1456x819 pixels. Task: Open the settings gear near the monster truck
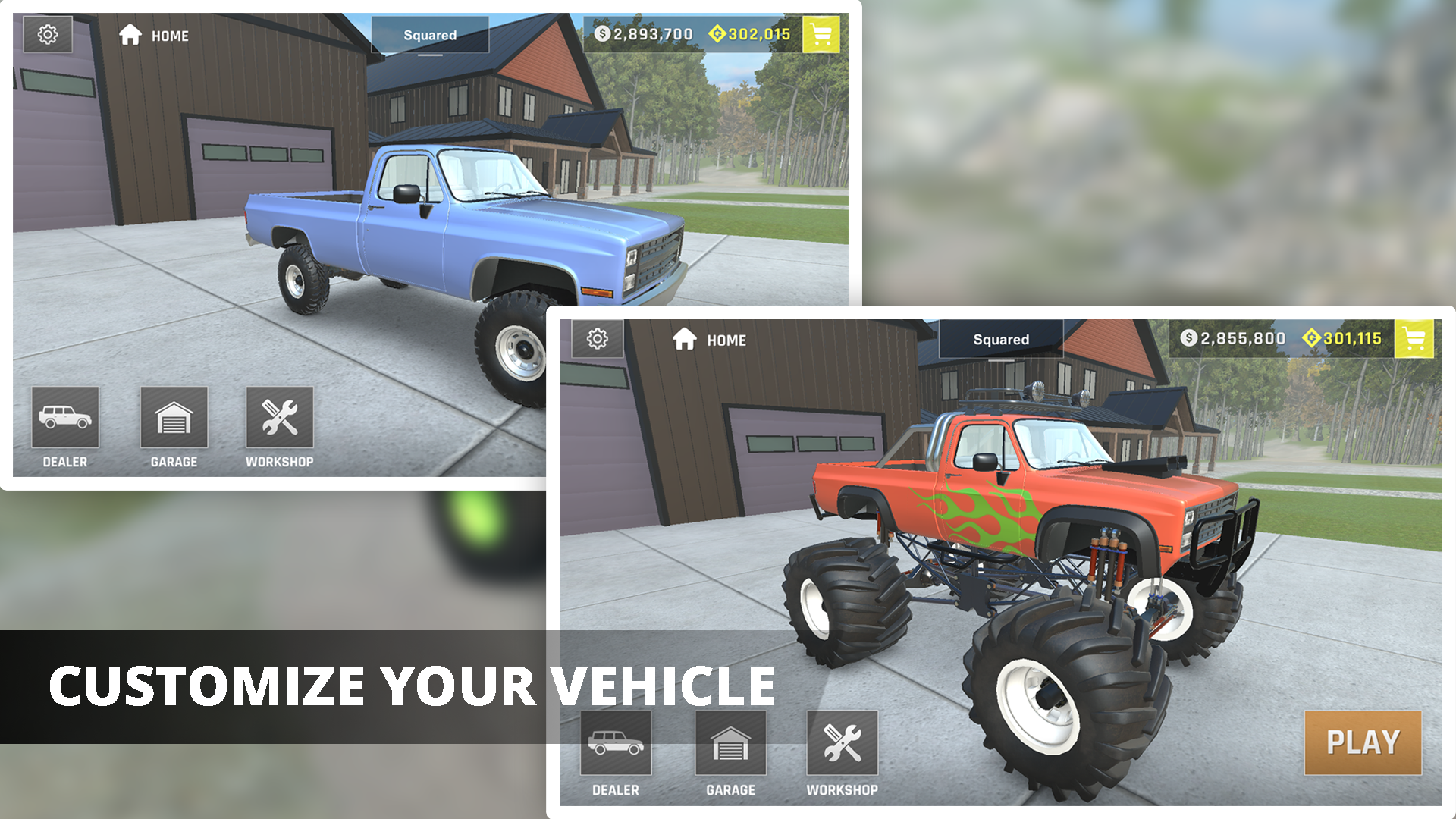pos(598,340)
